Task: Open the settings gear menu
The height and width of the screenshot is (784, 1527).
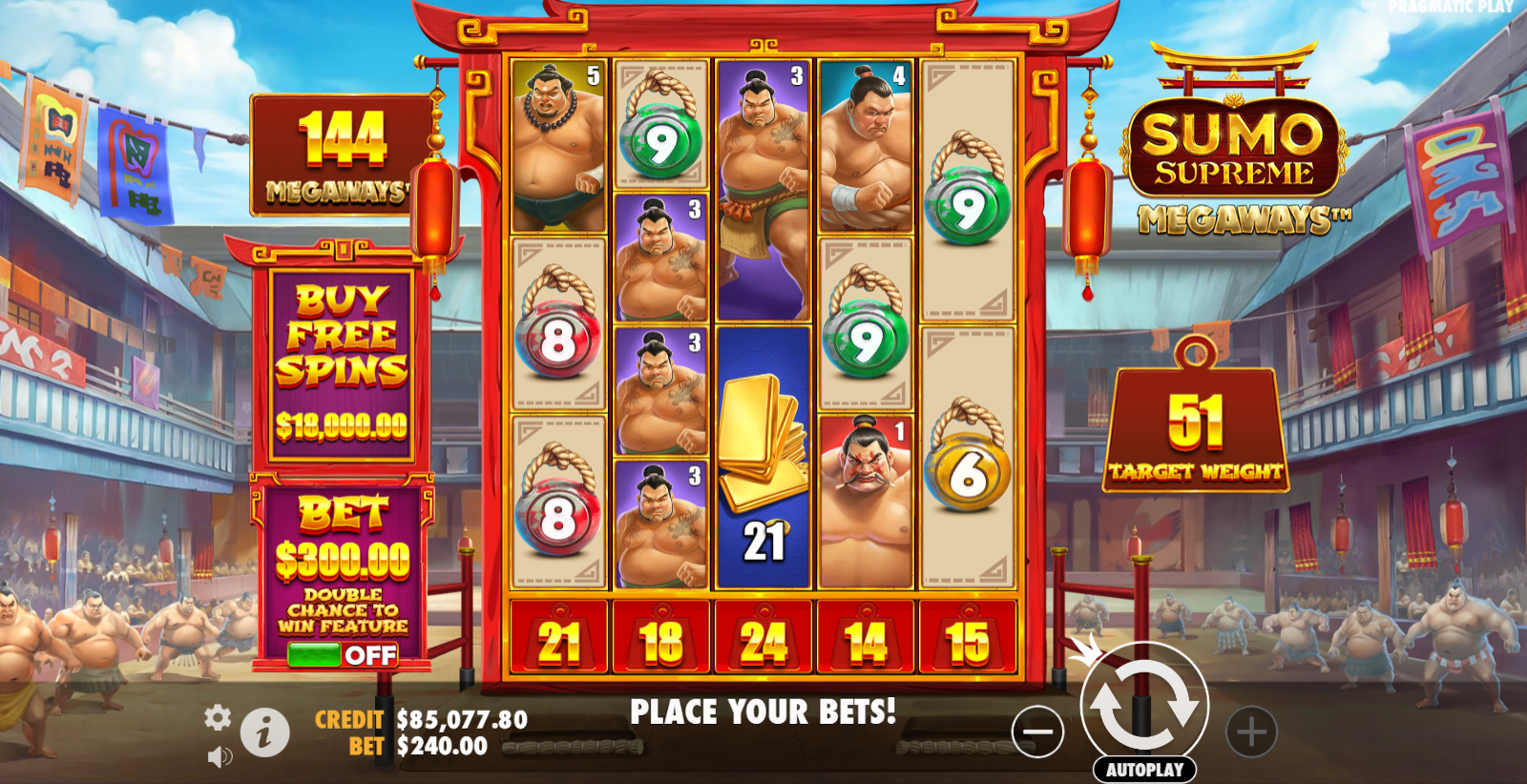Action: (218, 718)
